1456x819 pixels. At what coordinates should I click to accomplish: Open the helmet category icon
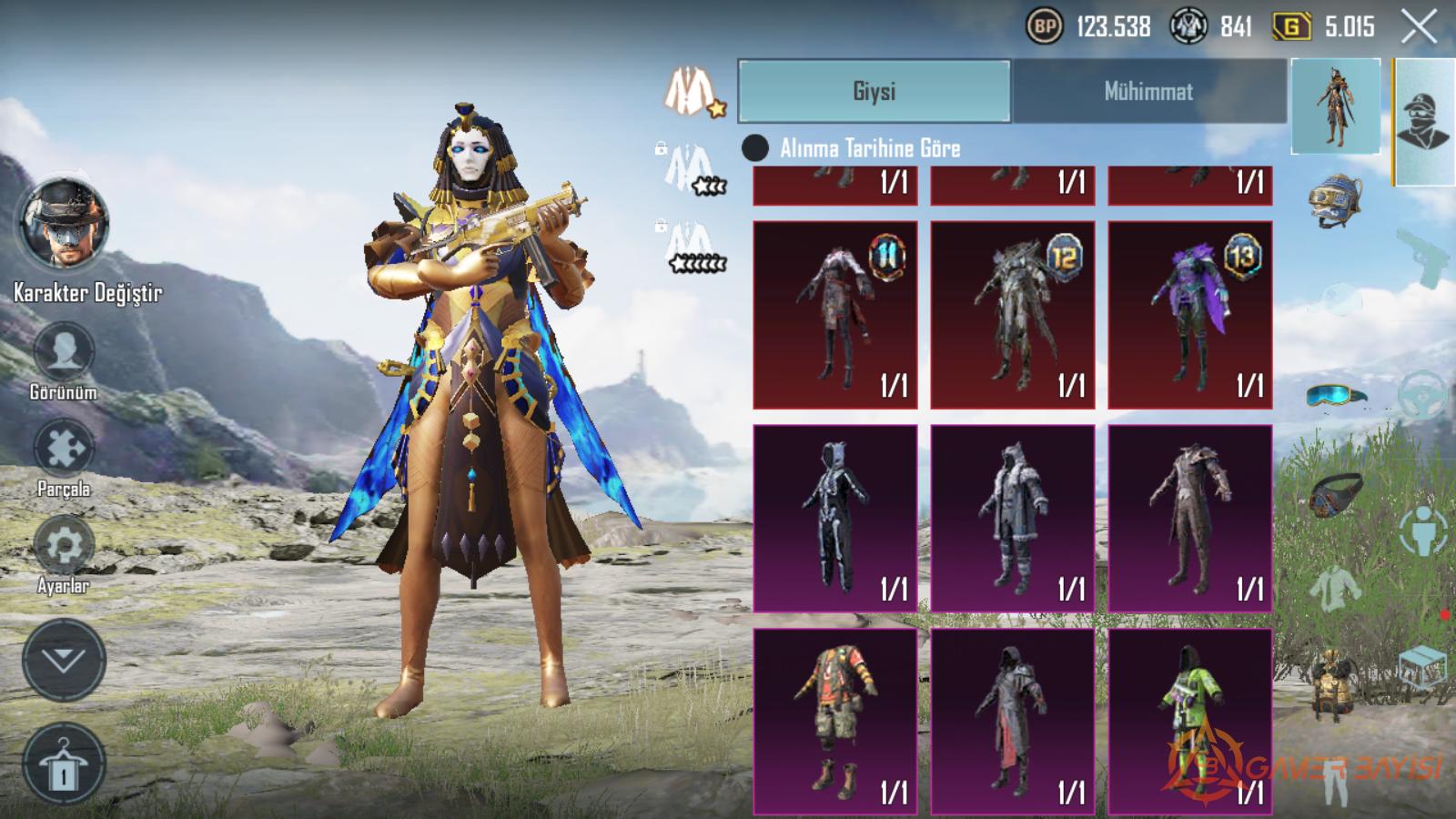click(1335, 199)
